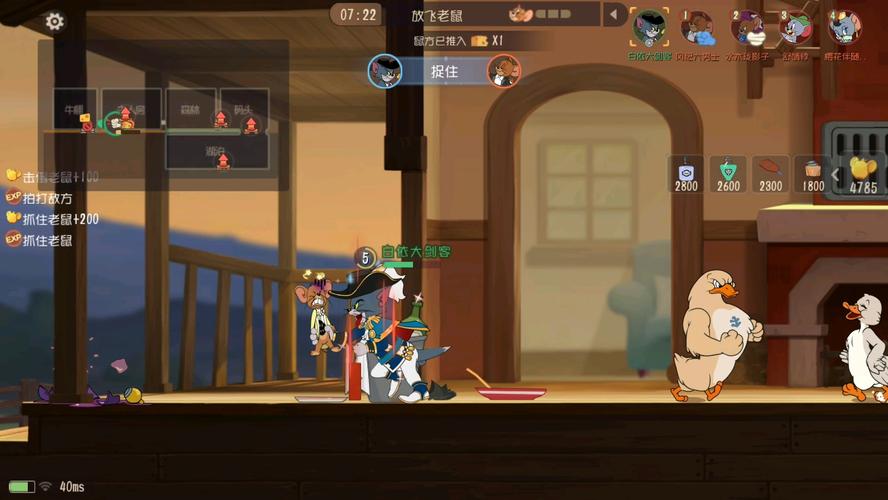Select mouse teammate portrait number 4
Viewport: 888px width, 500px height.
click(845, 27)
